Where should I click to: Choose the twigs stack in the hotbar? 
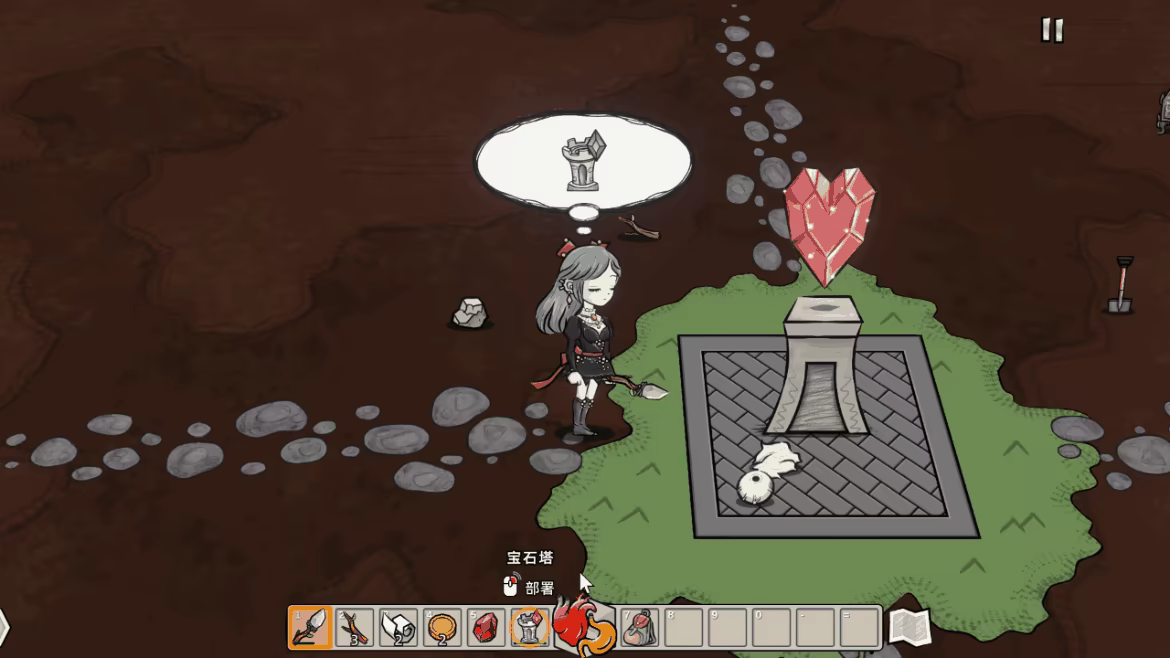pyautogui.click(x=354, y=627)
